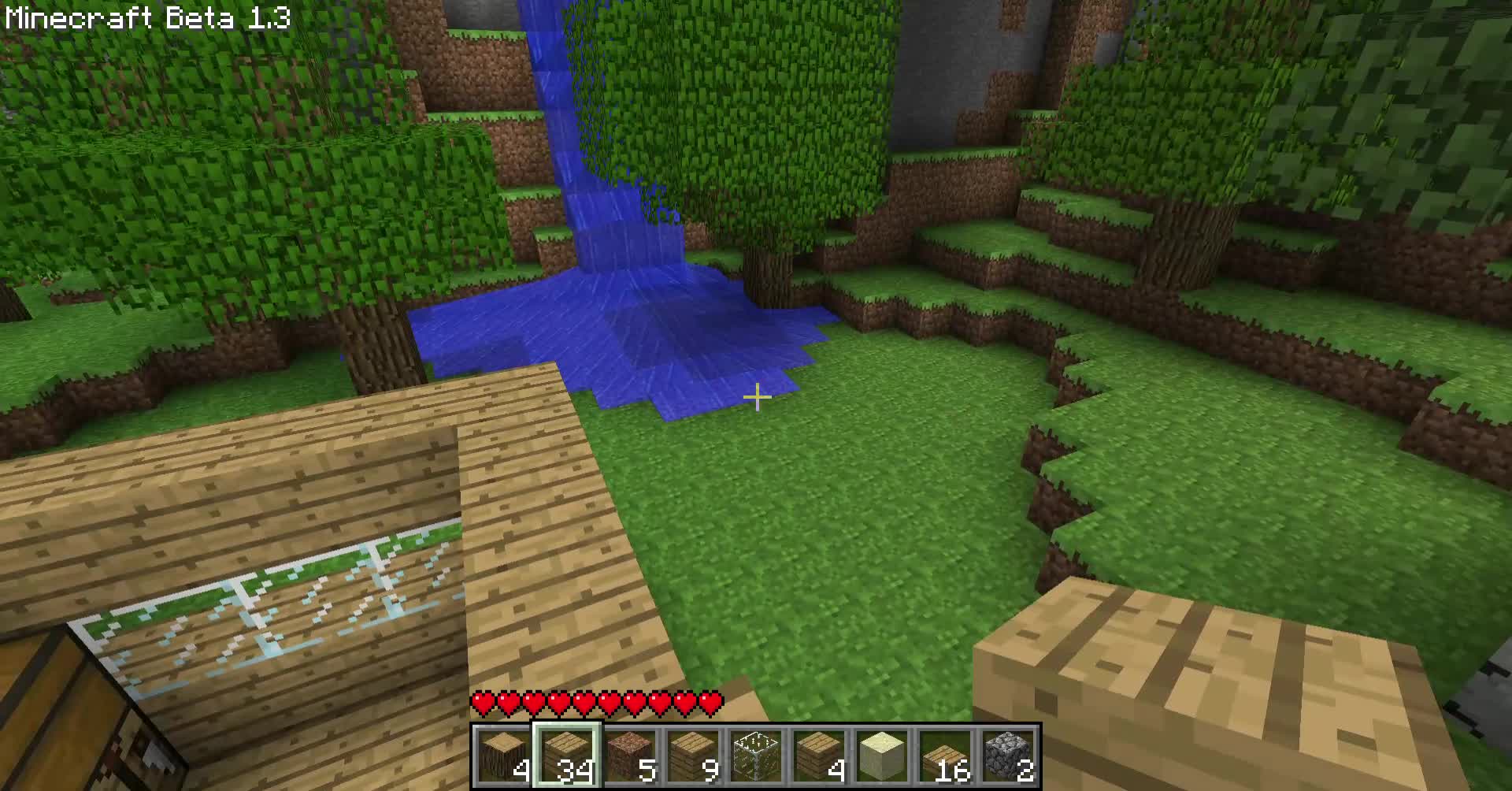Click the leftmost heart in the health bar
1512x791 pixels.
(482, 701)
